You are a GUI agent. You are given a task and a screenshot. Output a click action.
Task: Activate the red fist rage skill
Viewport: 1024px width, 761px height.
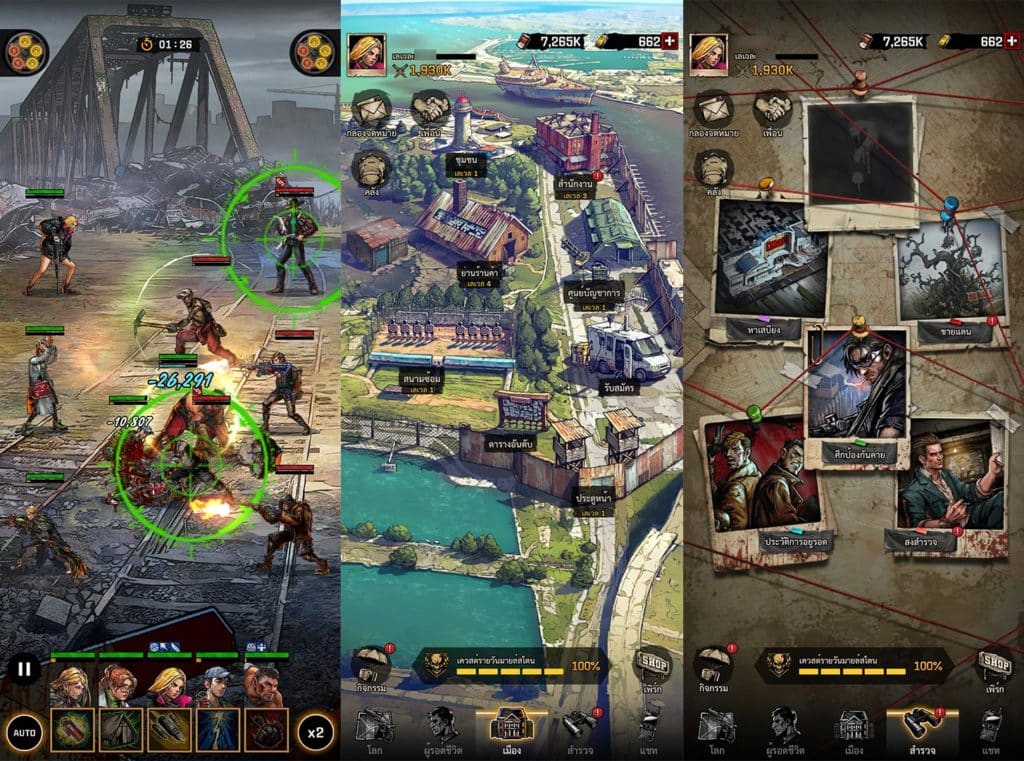(267, 730)
